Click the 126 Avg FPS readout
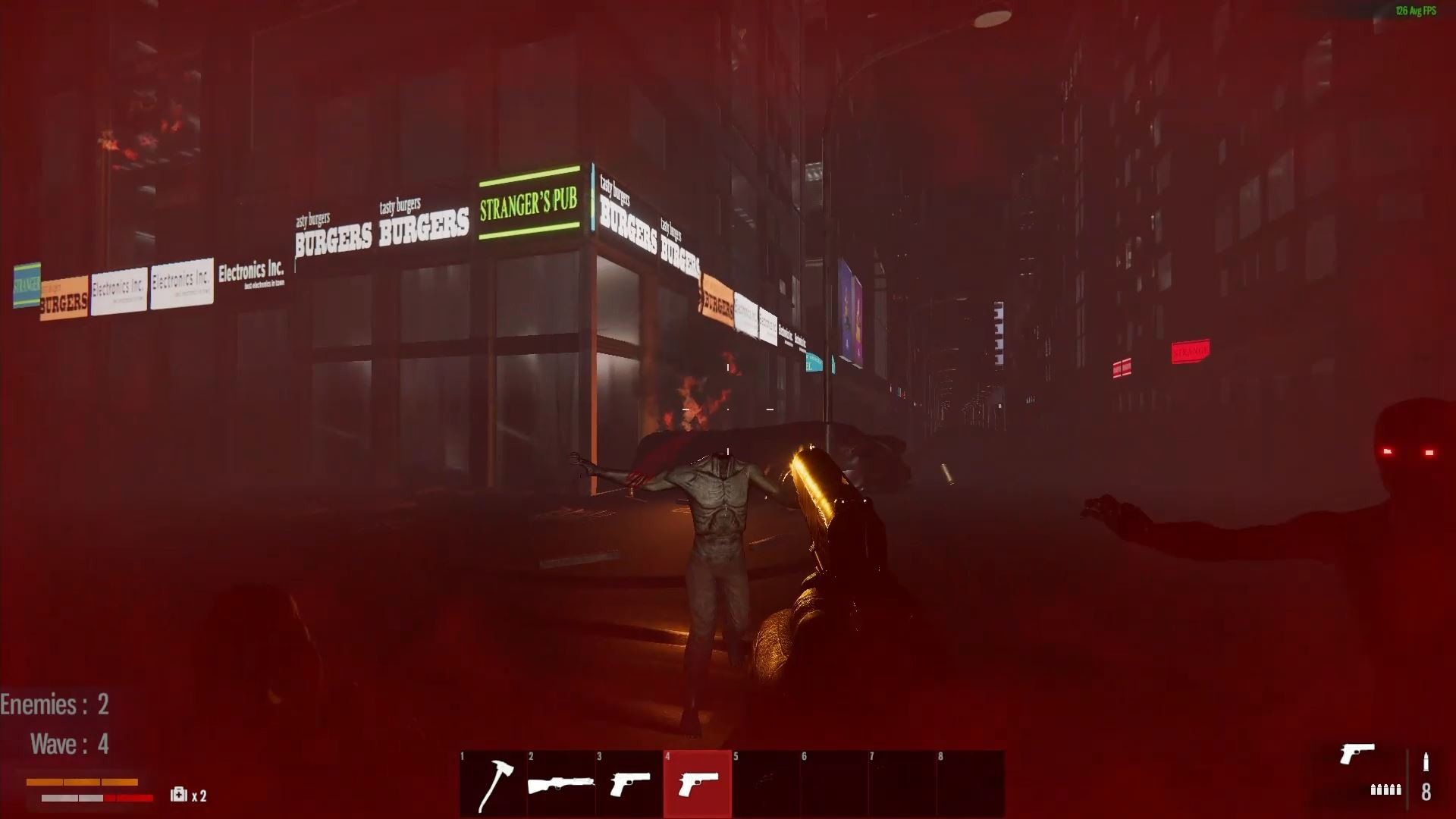1456x819 pixels. pos(1417,11)
